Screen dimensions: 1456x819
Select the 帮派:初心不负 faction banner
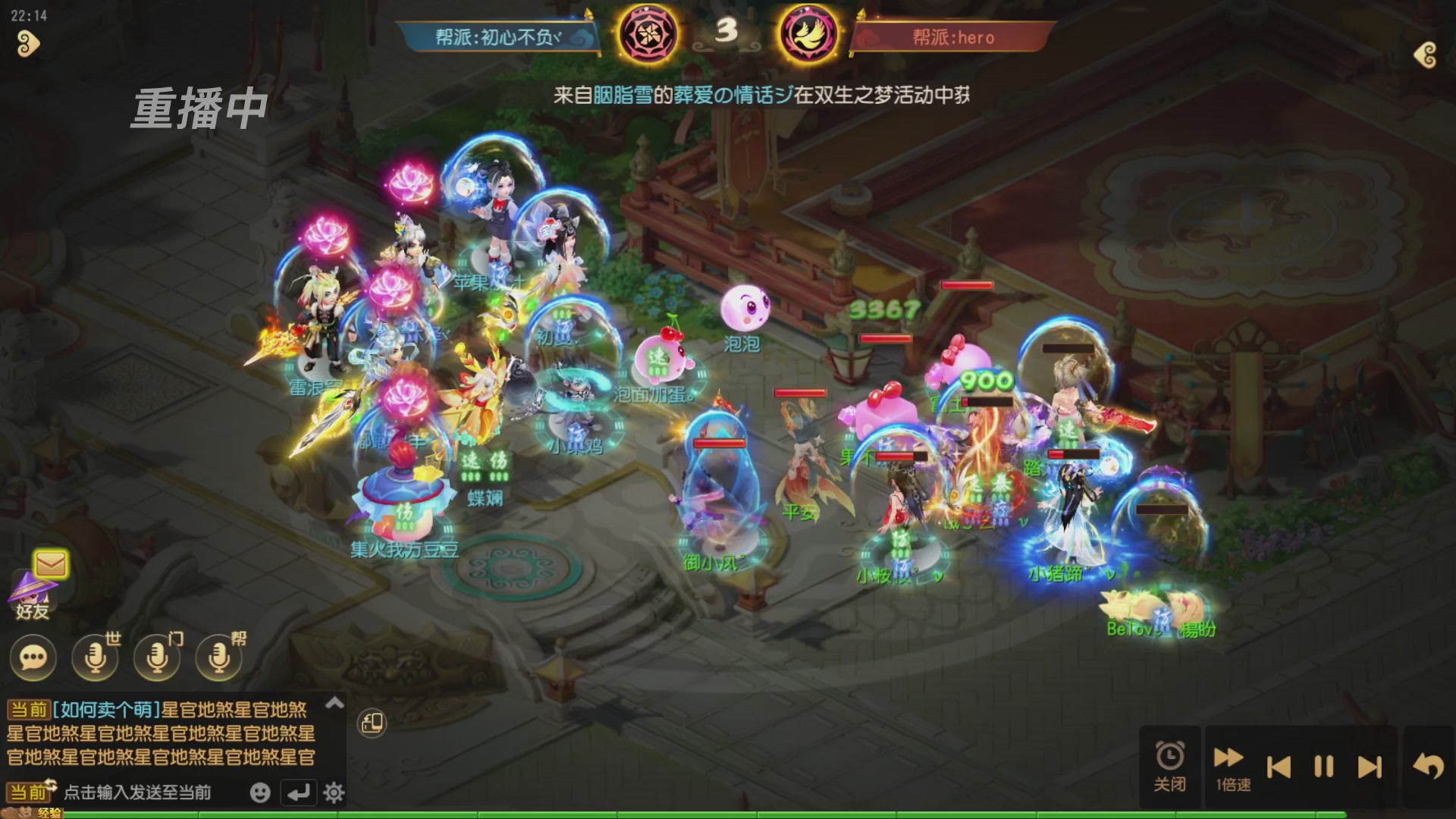point(497,35)
